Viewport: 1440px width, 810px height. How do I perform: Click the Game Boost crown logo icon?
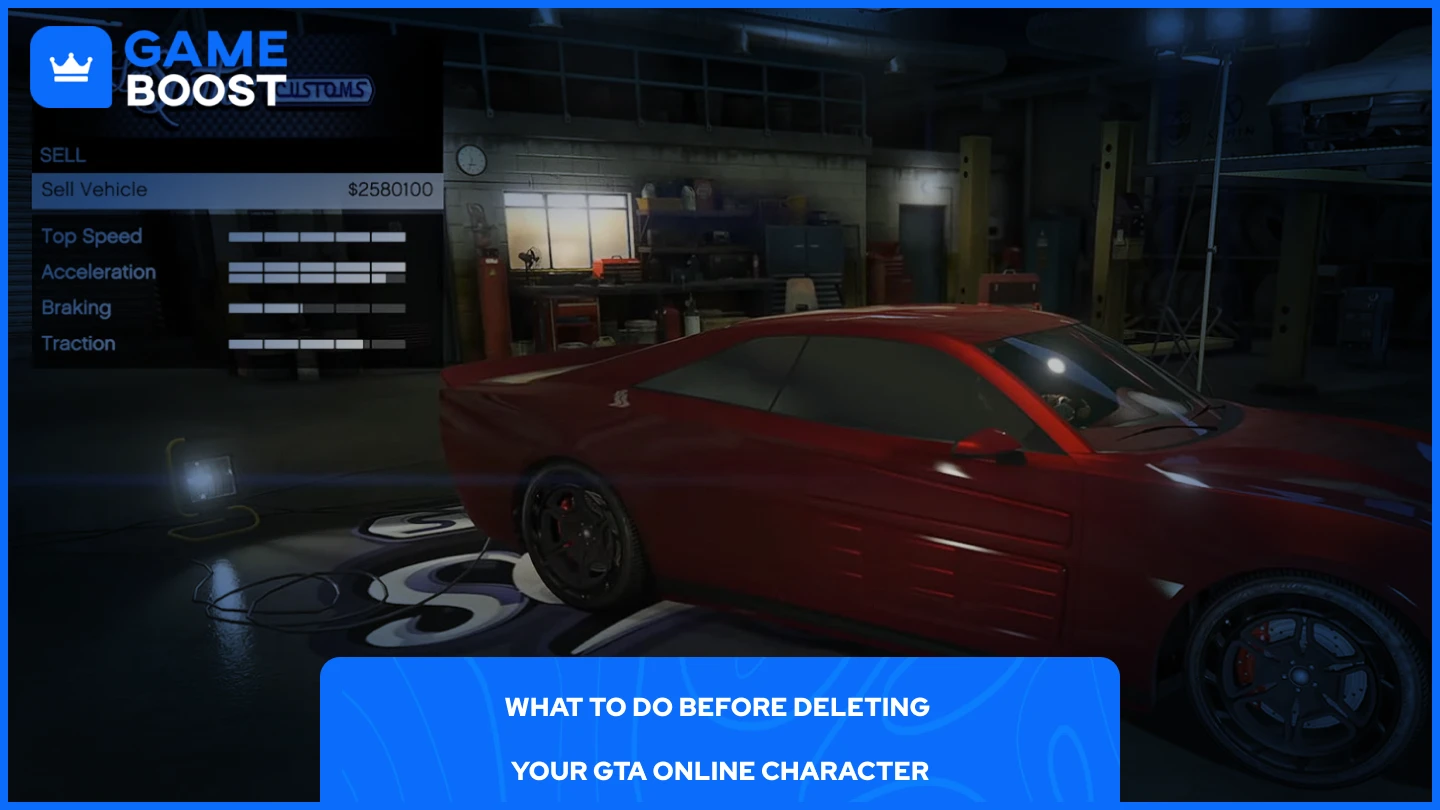pyautogui.click(x=68, y=68)
